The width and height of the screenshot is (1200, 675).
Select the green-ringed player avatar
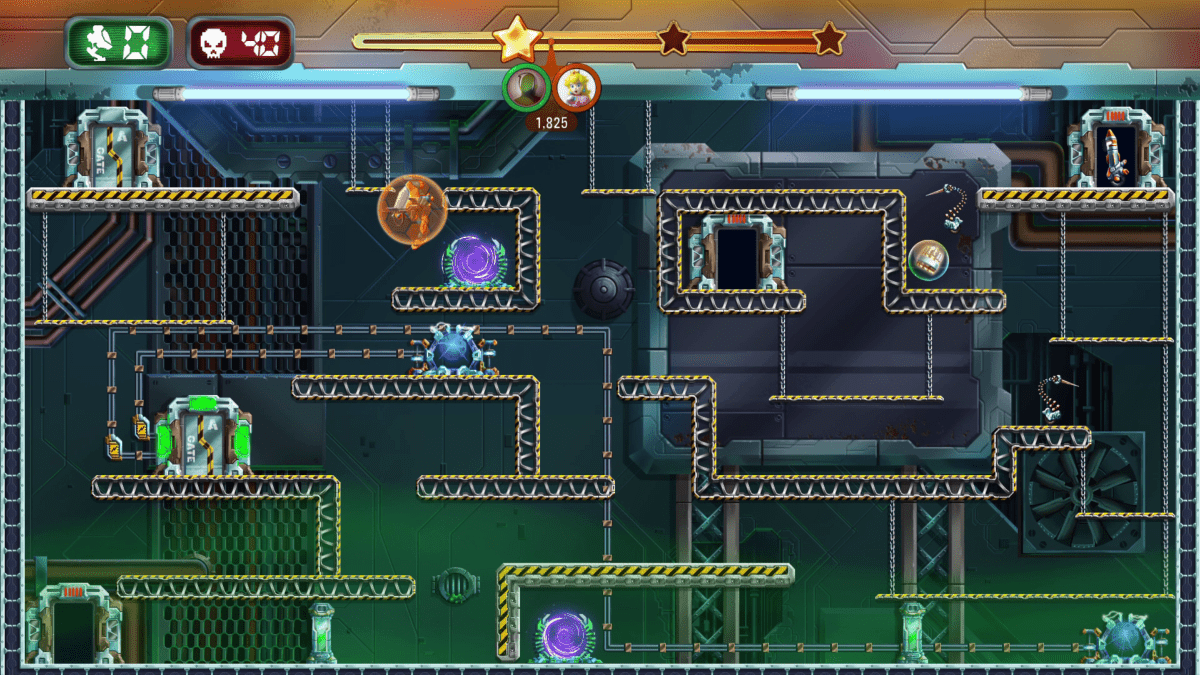(x=525, y=88)
